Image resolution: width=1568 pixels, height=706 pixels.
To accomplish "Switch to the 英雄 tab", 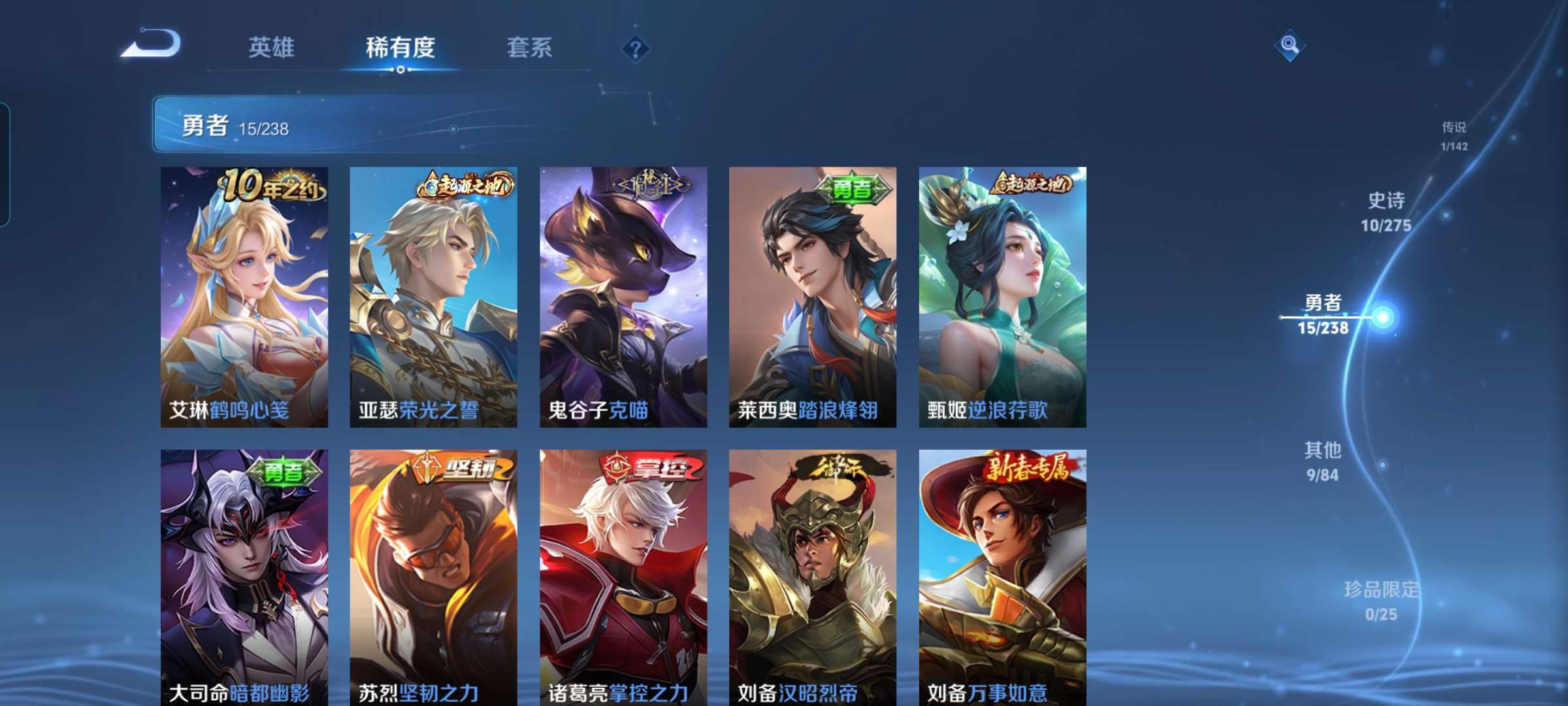I will (271, 48).
